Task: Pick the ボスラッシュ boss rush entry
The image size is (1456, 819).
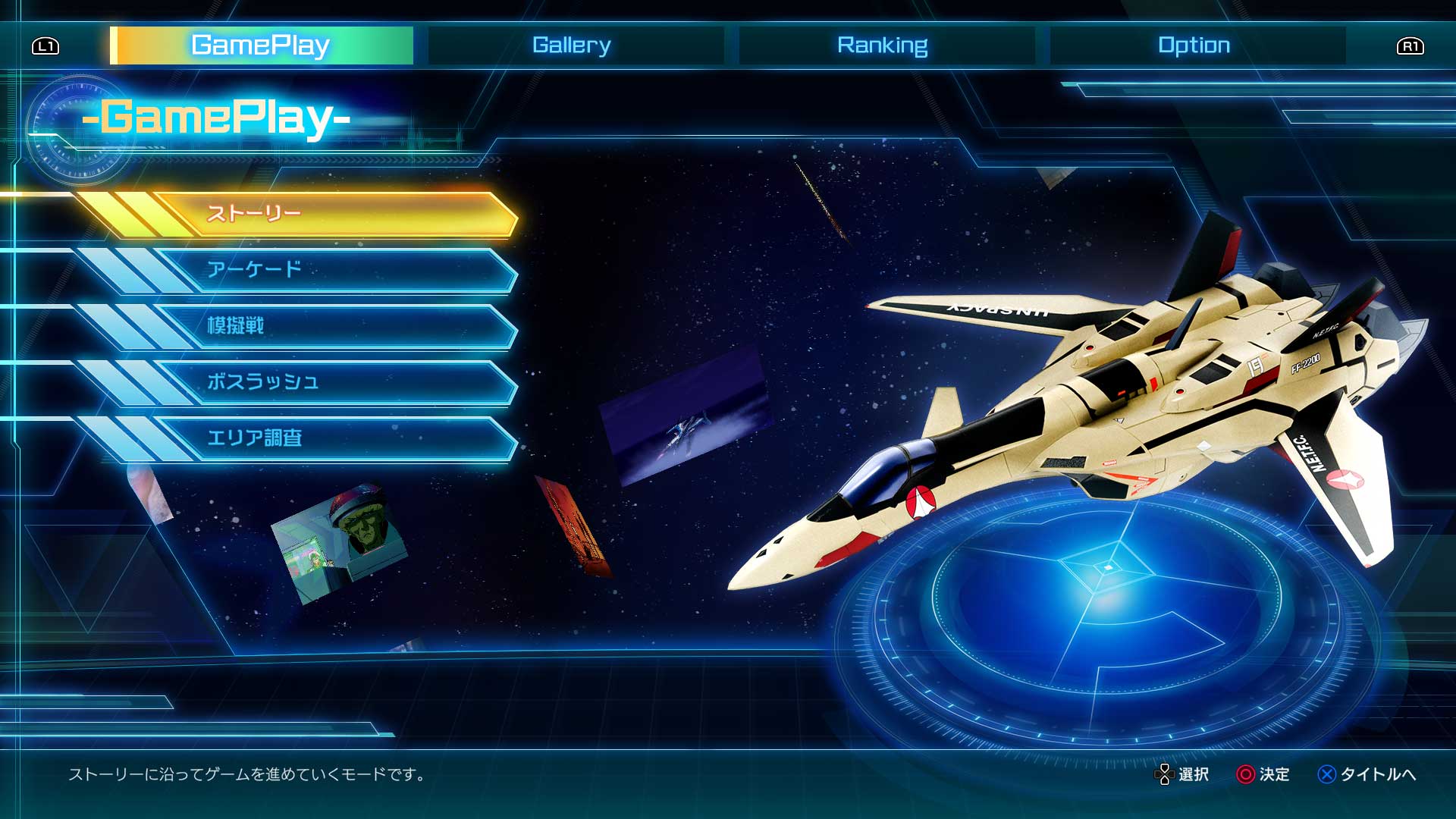Action: [x=334, y=382]
